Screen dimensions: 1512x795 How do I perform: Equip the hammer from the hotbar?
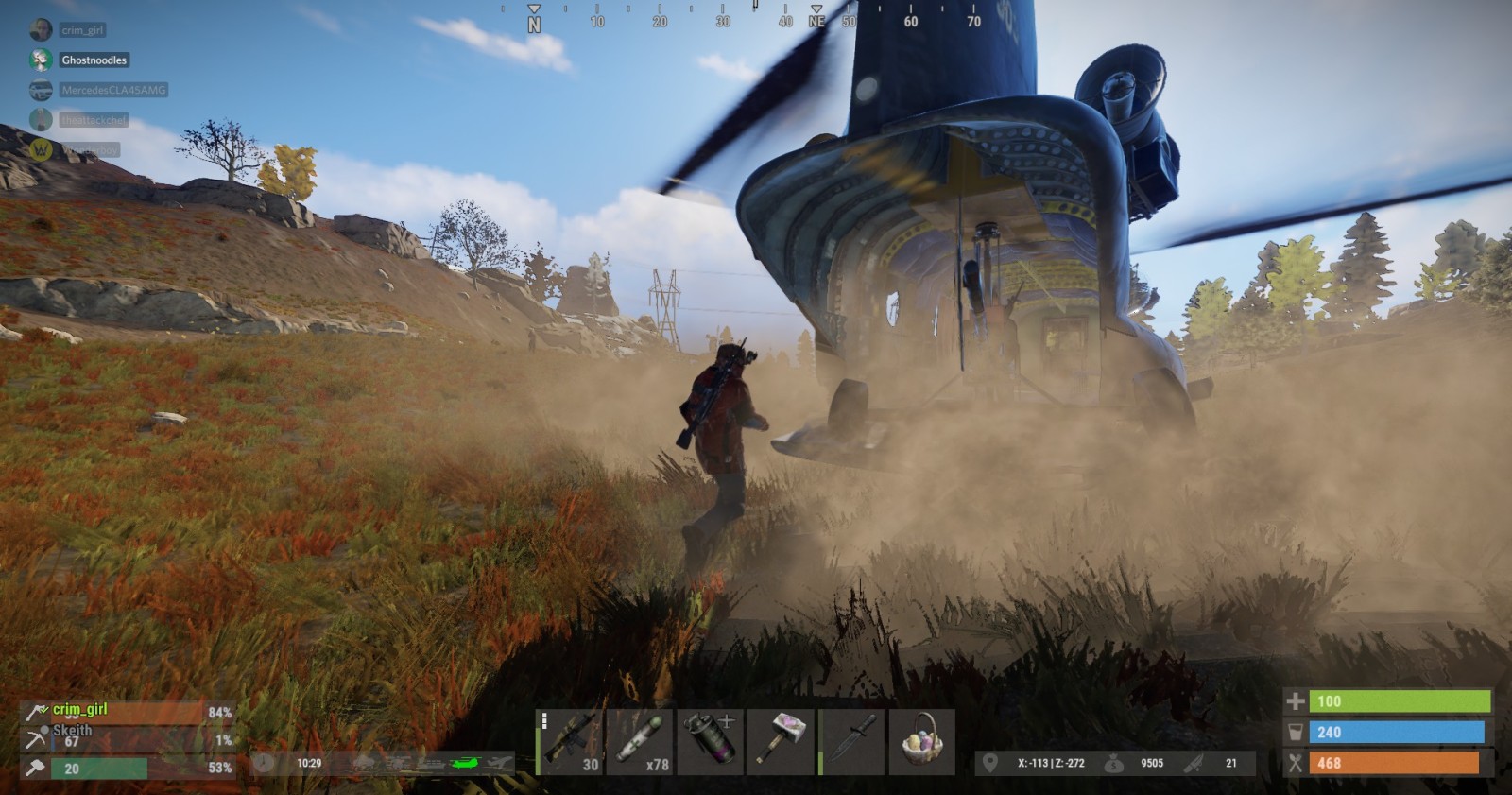pyautogui.click(x=781, y=742)
